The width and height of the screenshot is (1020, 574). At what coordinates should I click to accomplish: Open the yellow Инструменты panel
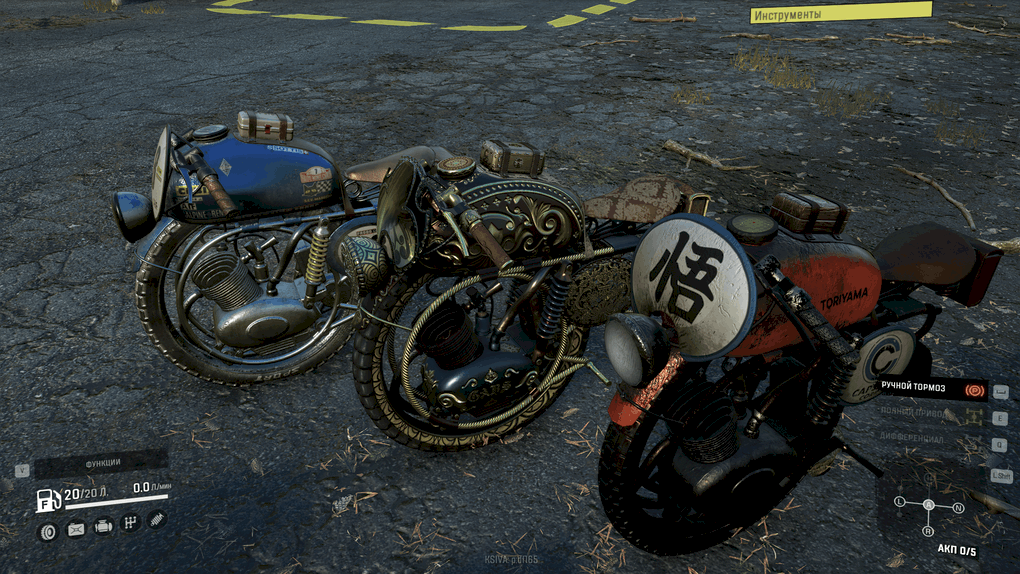[x=840, y=13]
